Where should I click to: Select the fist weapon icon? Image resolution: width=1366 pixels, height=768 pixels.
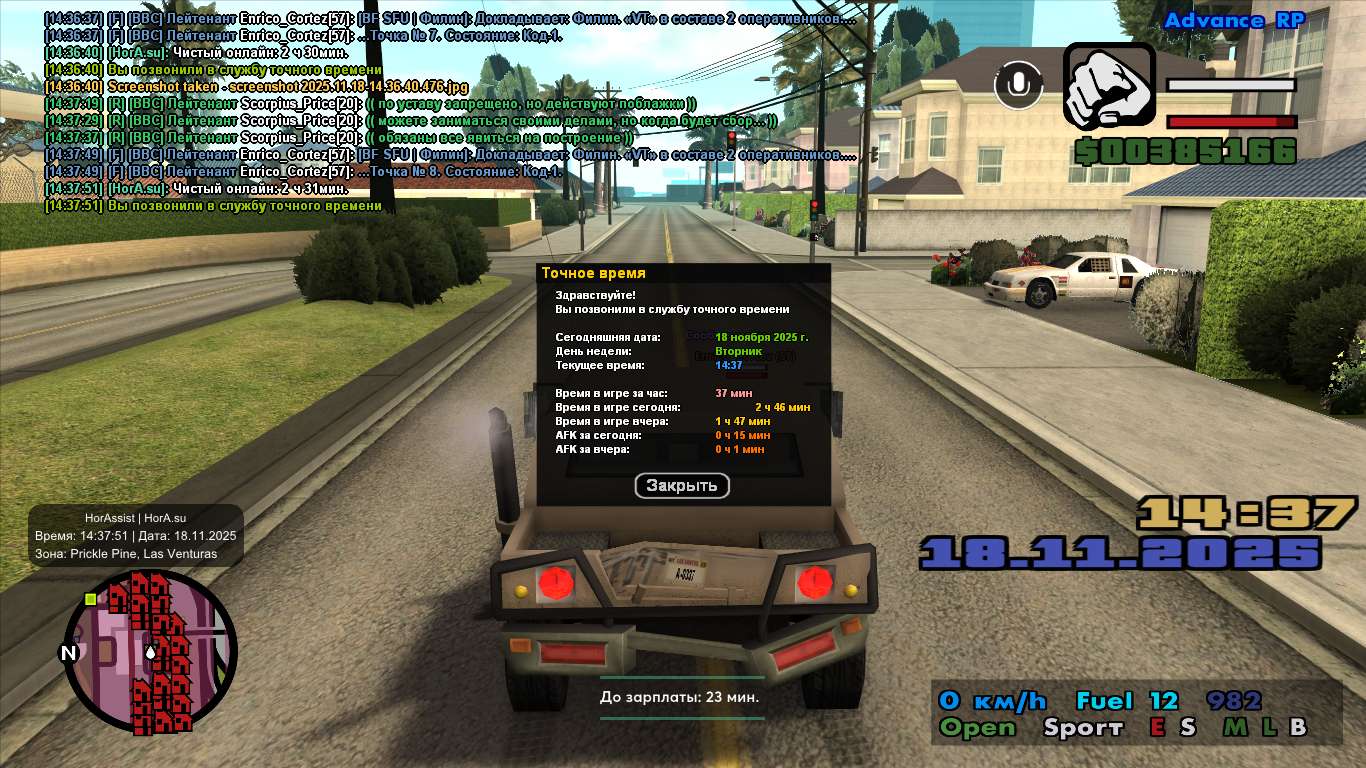[x=1108, y=86]
